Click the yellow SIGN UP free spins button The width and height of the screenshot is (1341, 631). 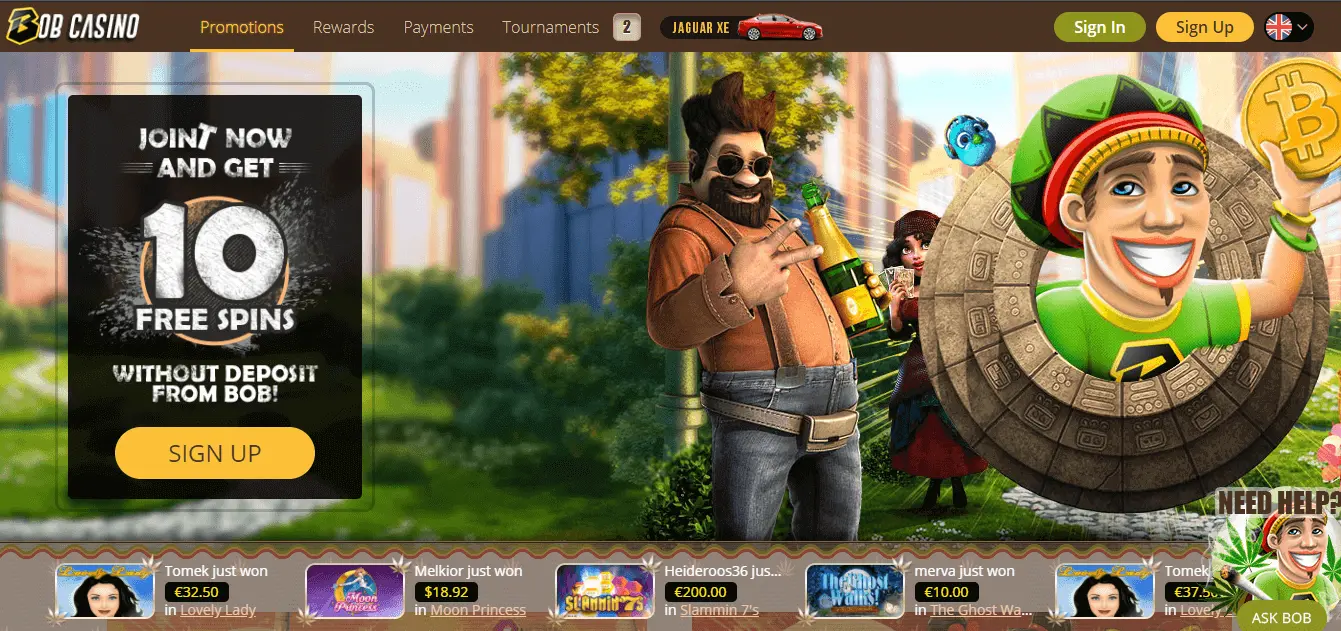point(215,453)
